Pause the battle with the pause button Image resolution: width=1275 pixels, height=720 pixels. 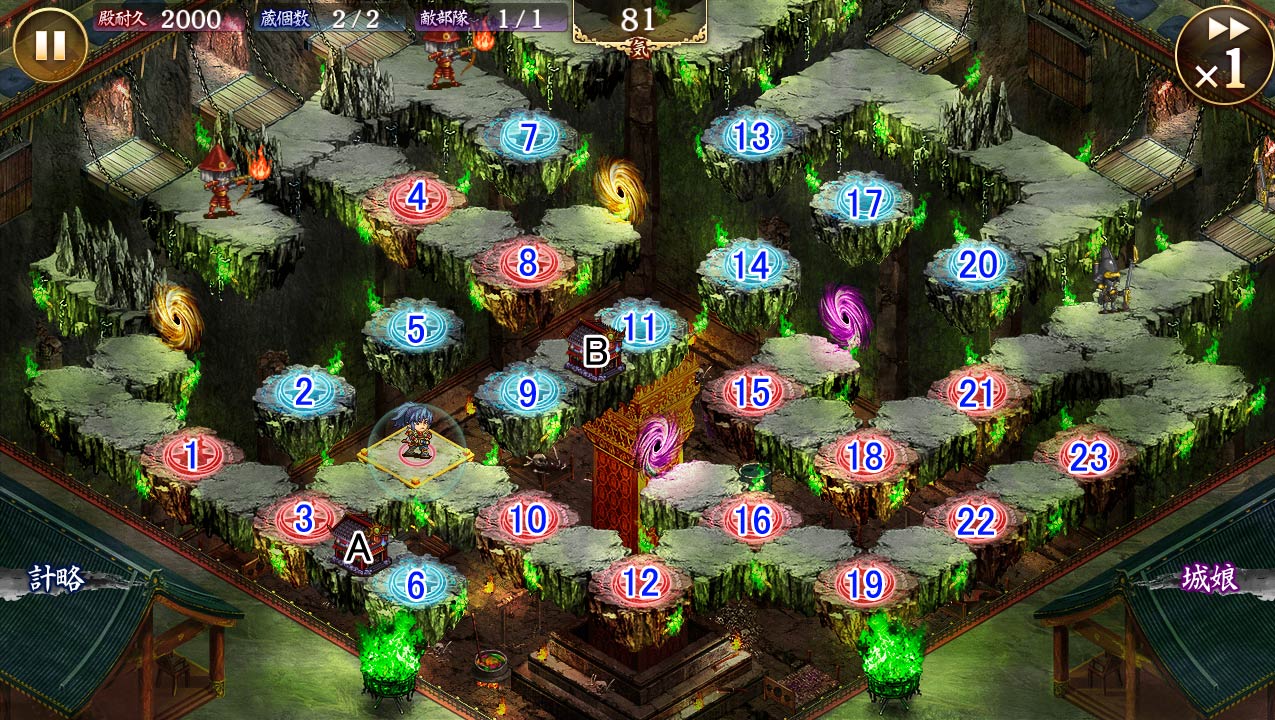coord(49,45)
